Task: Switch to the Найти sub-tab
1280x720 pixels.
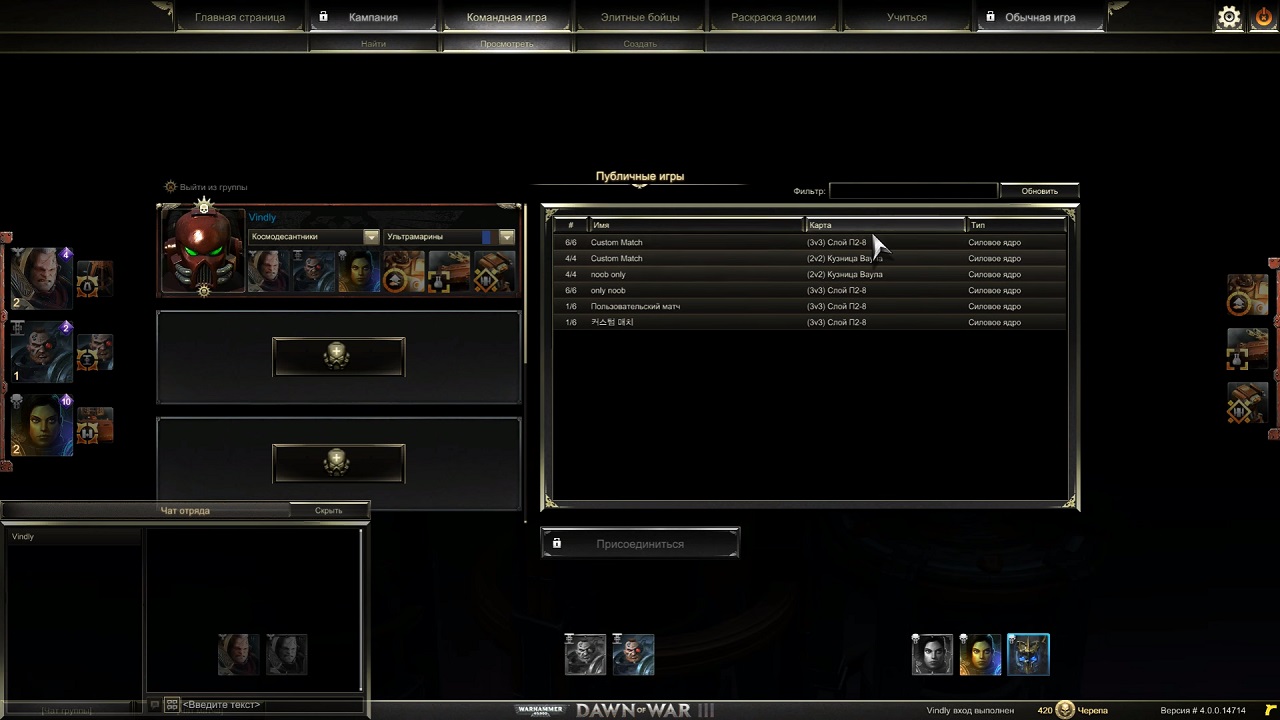Action: coord(373,44)
